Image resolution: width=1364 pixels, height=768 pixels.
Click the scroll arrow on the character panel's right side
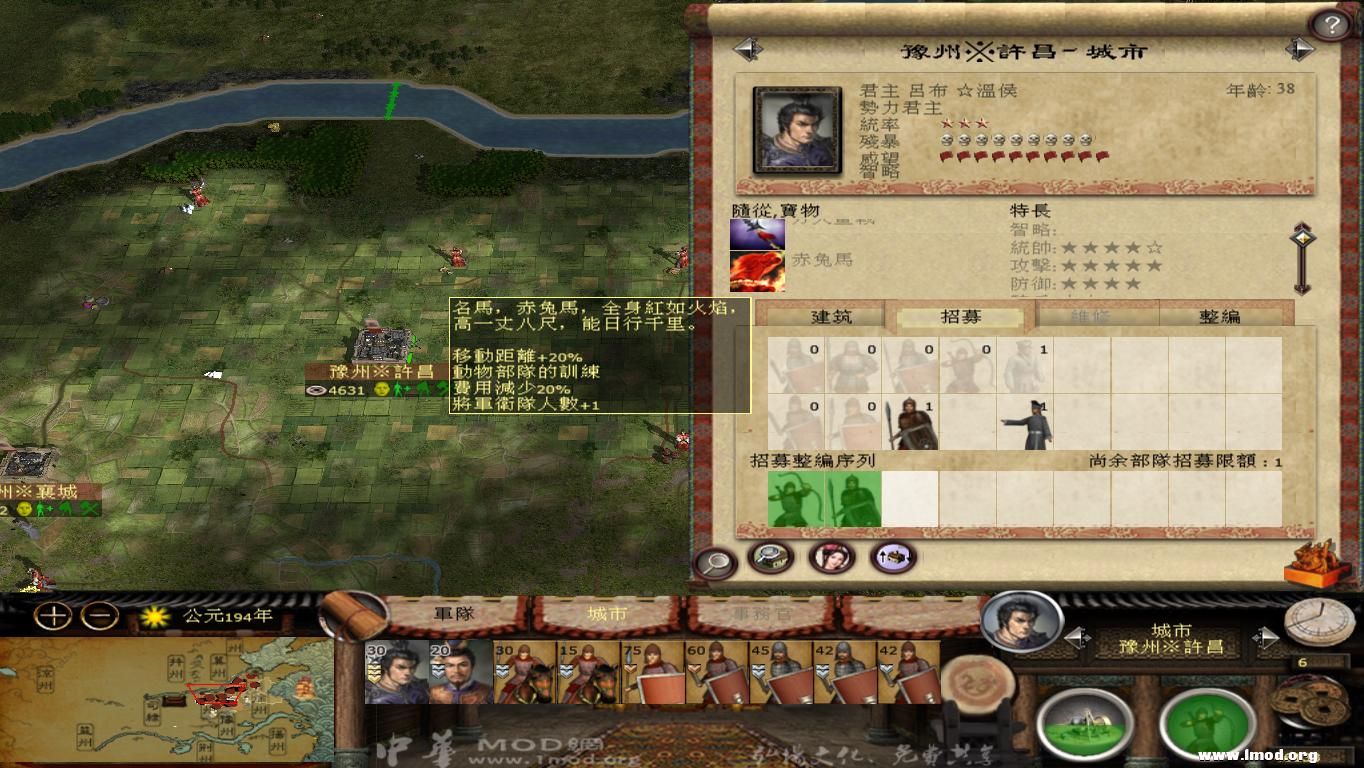[1303, 240]
